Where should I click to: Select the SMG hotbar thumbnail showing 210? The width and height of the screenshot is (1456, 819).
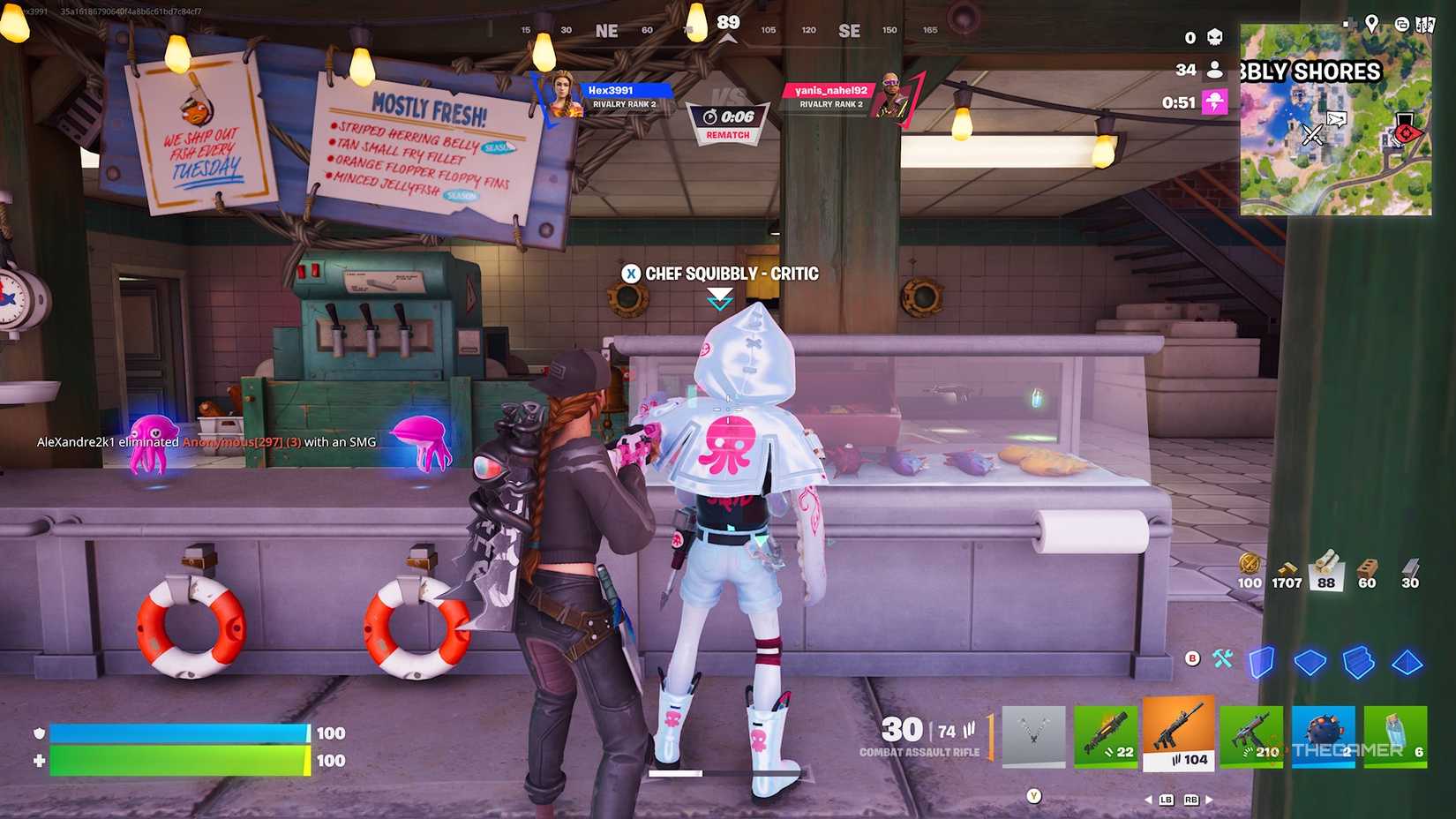click(1251, 734)
